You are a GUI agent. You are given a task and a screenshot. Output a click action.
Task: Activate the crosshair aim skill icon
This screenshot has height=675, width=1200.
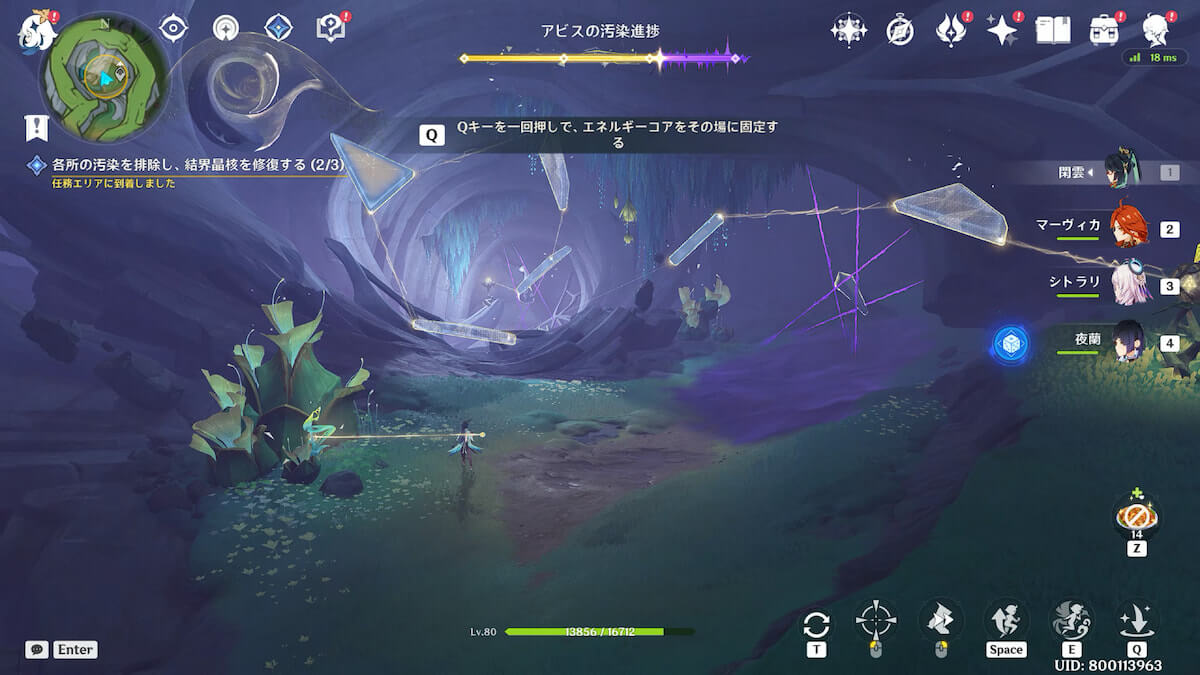tap(876, 620)
